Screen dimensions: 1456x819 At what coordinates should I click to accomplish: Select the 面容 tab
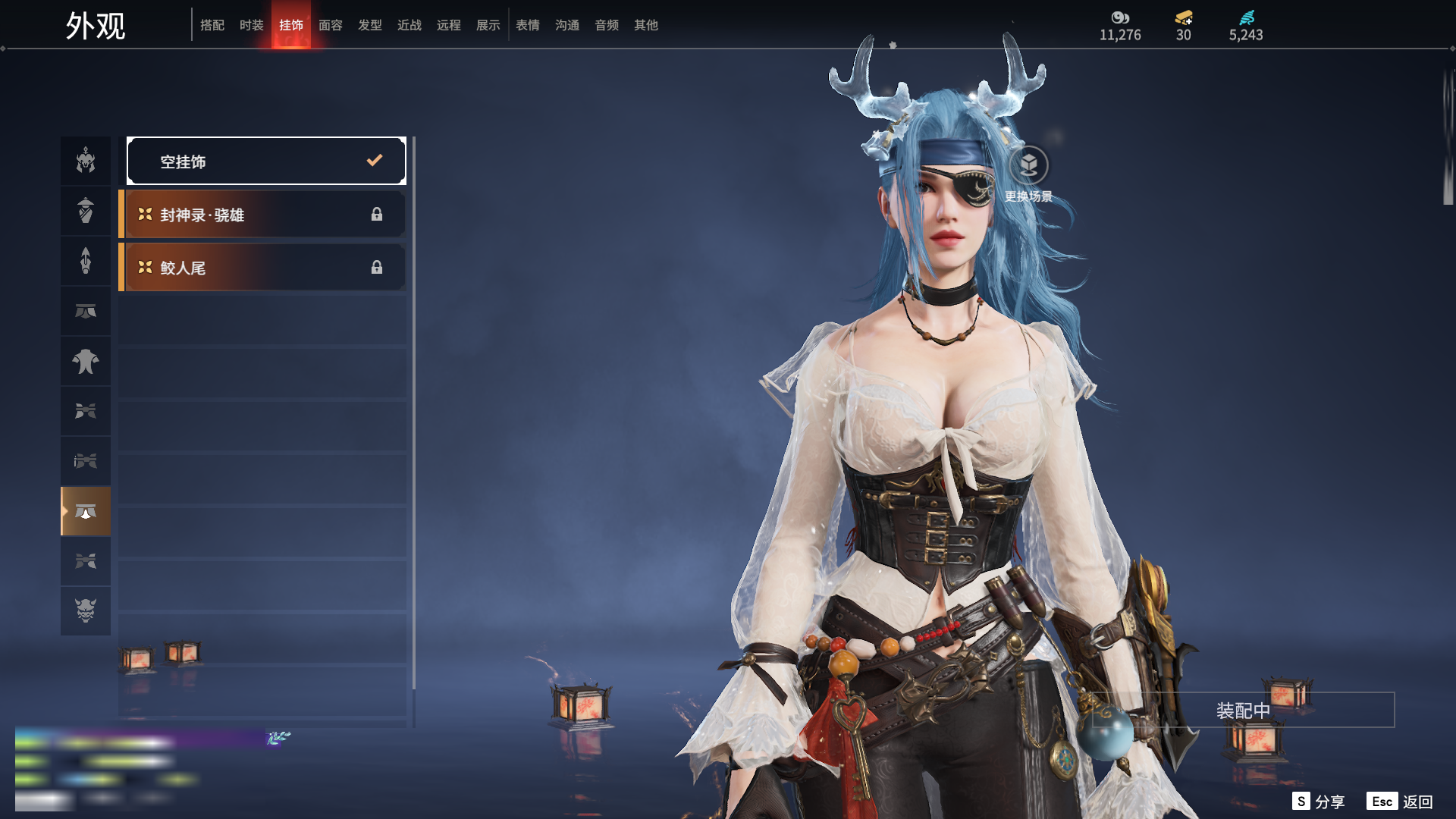click(x=331, y=25)
